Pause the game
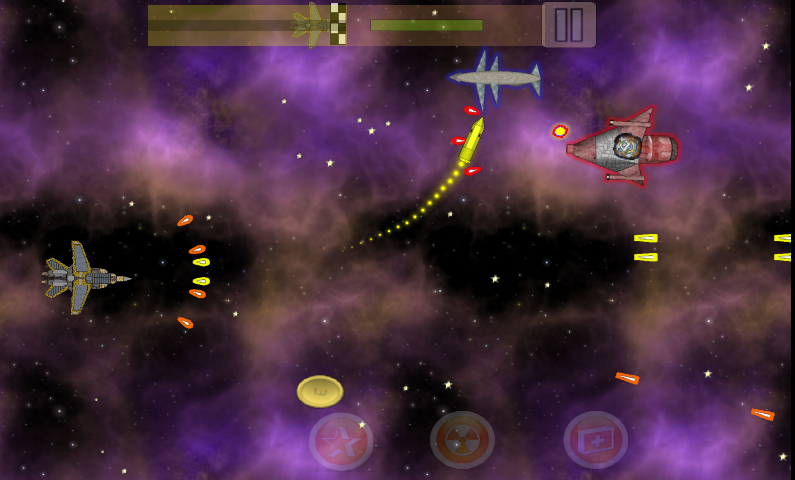 (568, 24)
